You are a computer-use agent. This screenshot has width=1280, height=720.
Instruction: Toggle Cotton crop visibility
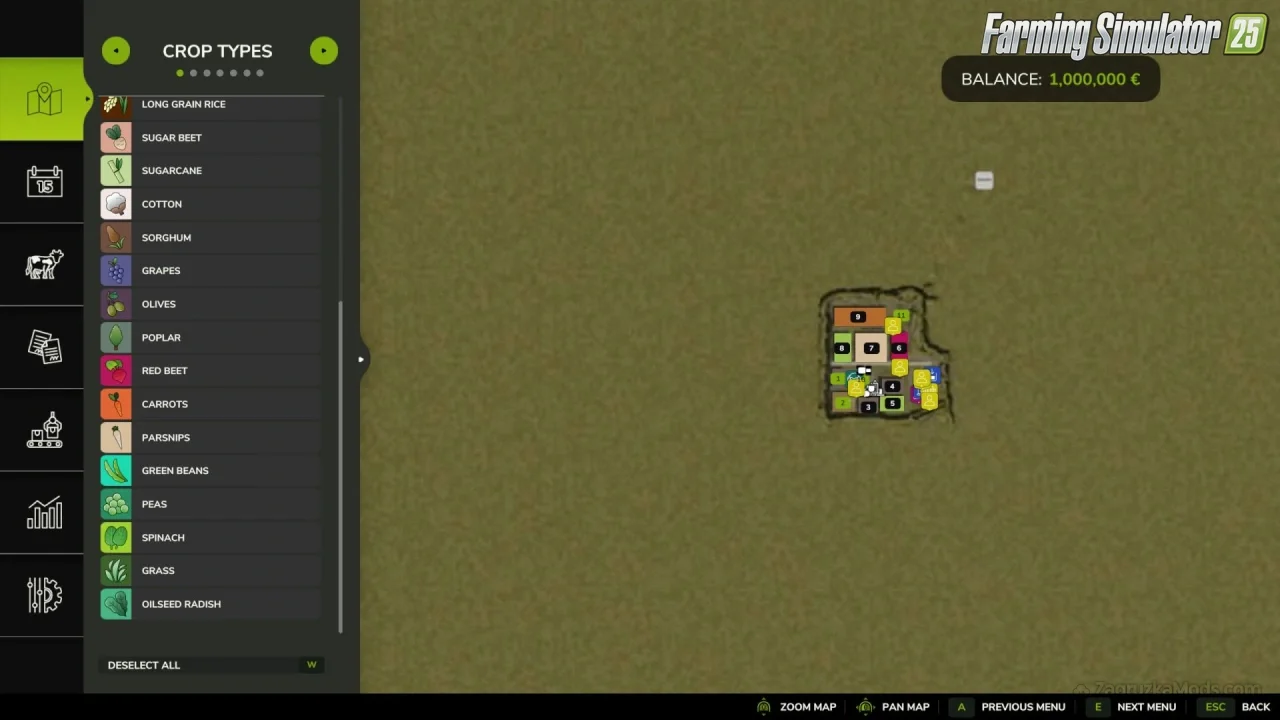point(210,204)
